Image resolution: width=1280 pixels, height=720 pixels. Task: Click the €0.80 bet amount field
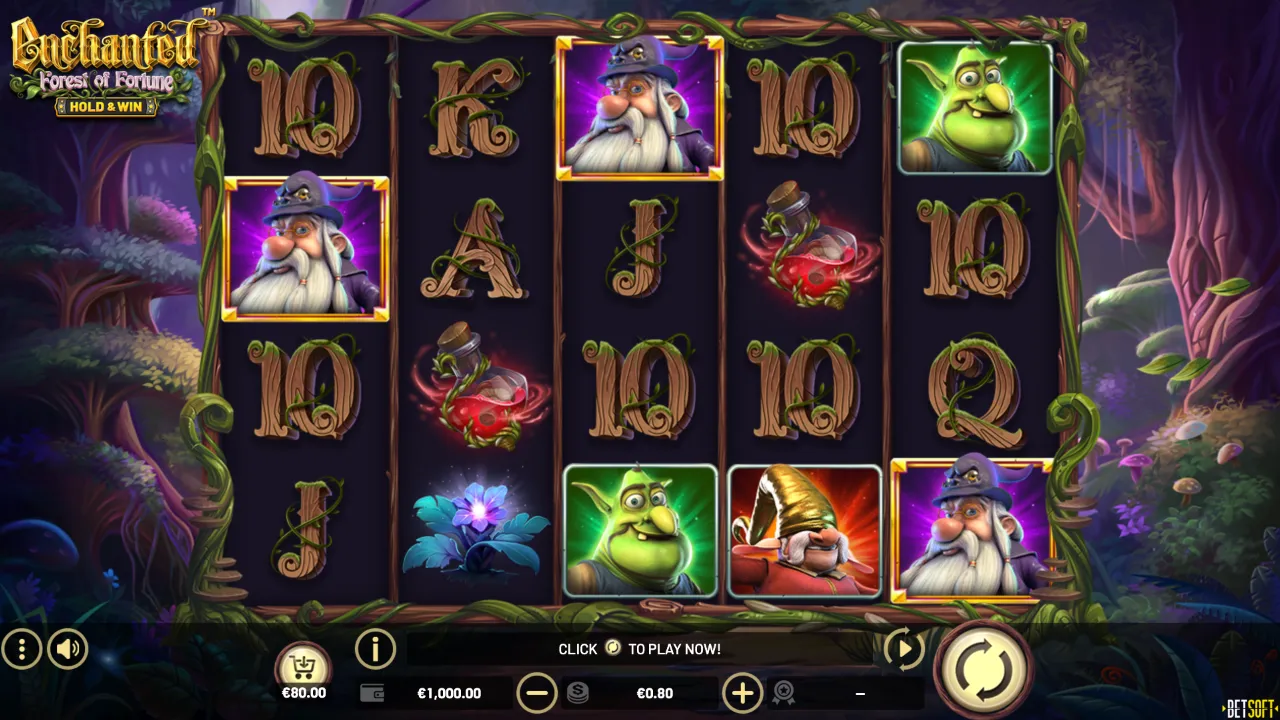pyautogui.click(x=655, y=693)
